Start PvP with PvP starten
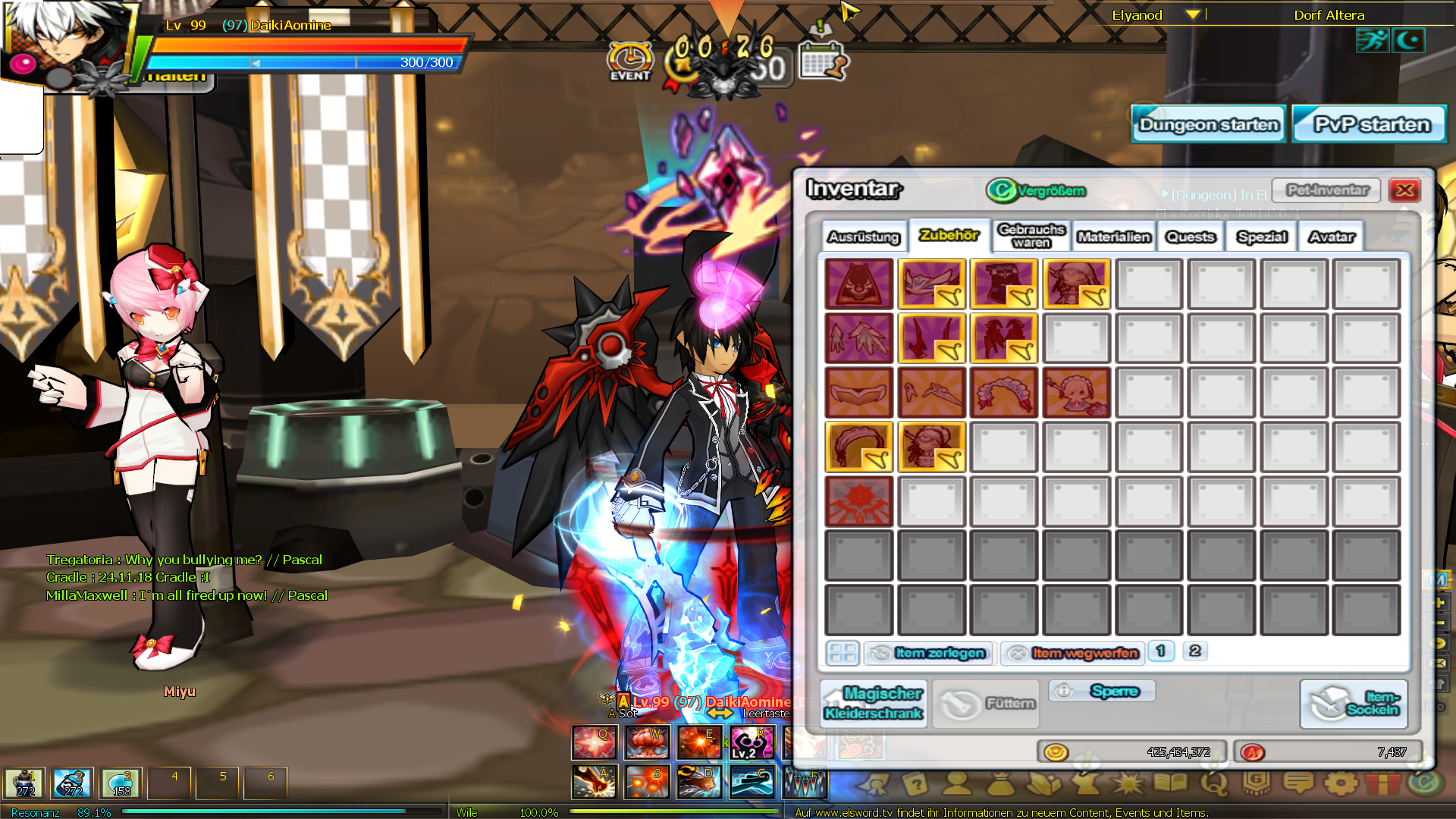Image resolution: width=1456 pixels, height=819 pixels. click(x=1371, y=124)
